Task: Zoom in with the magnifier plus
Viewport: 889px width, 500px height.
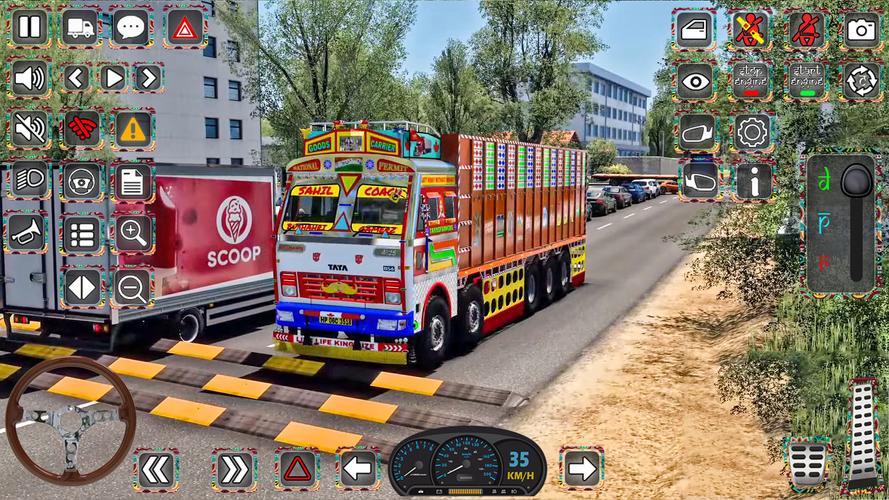Action: (x=132, y=234)
